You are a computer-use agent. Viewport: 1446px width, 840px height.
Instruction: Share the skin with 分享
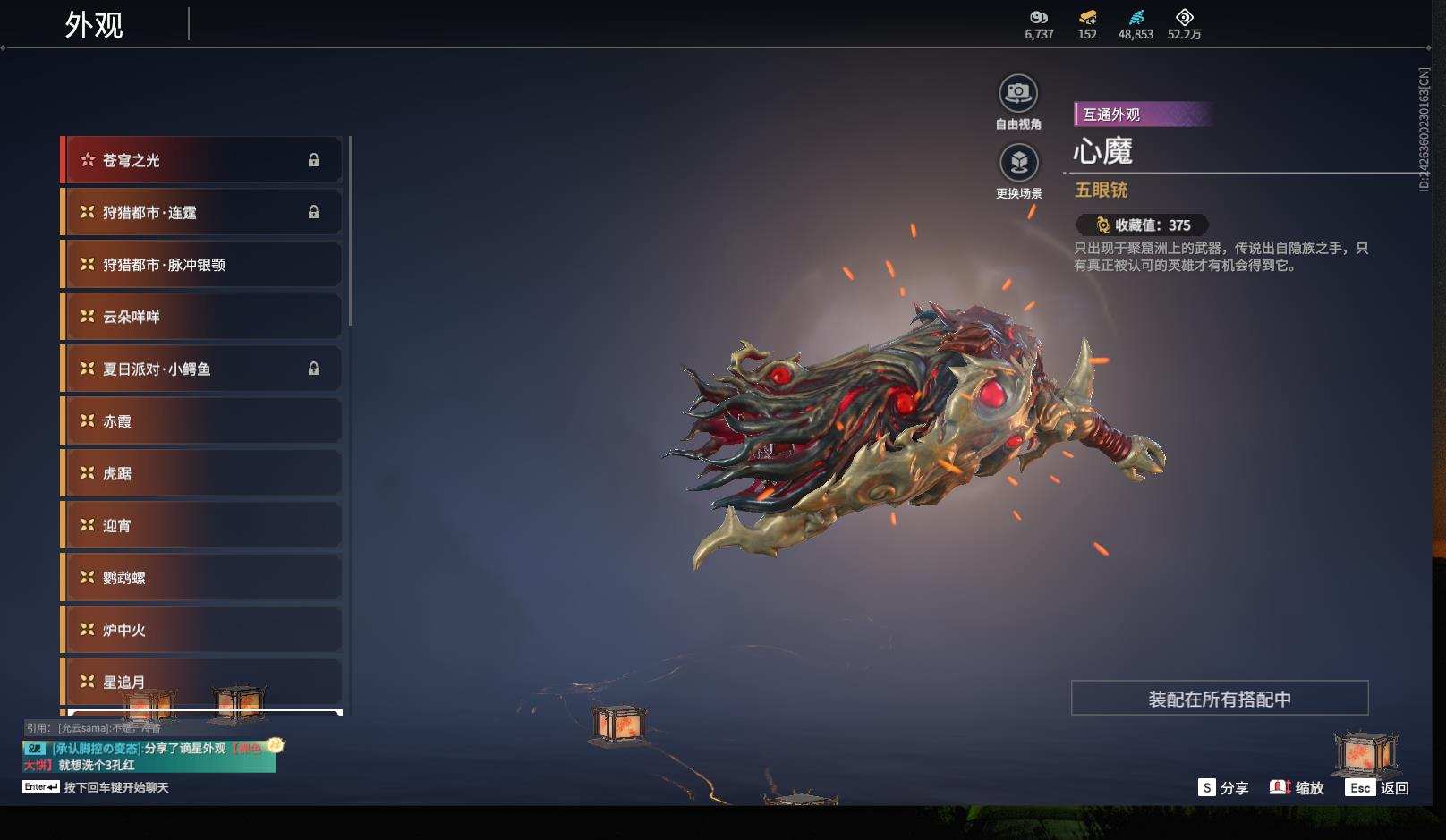(1223, 788)
